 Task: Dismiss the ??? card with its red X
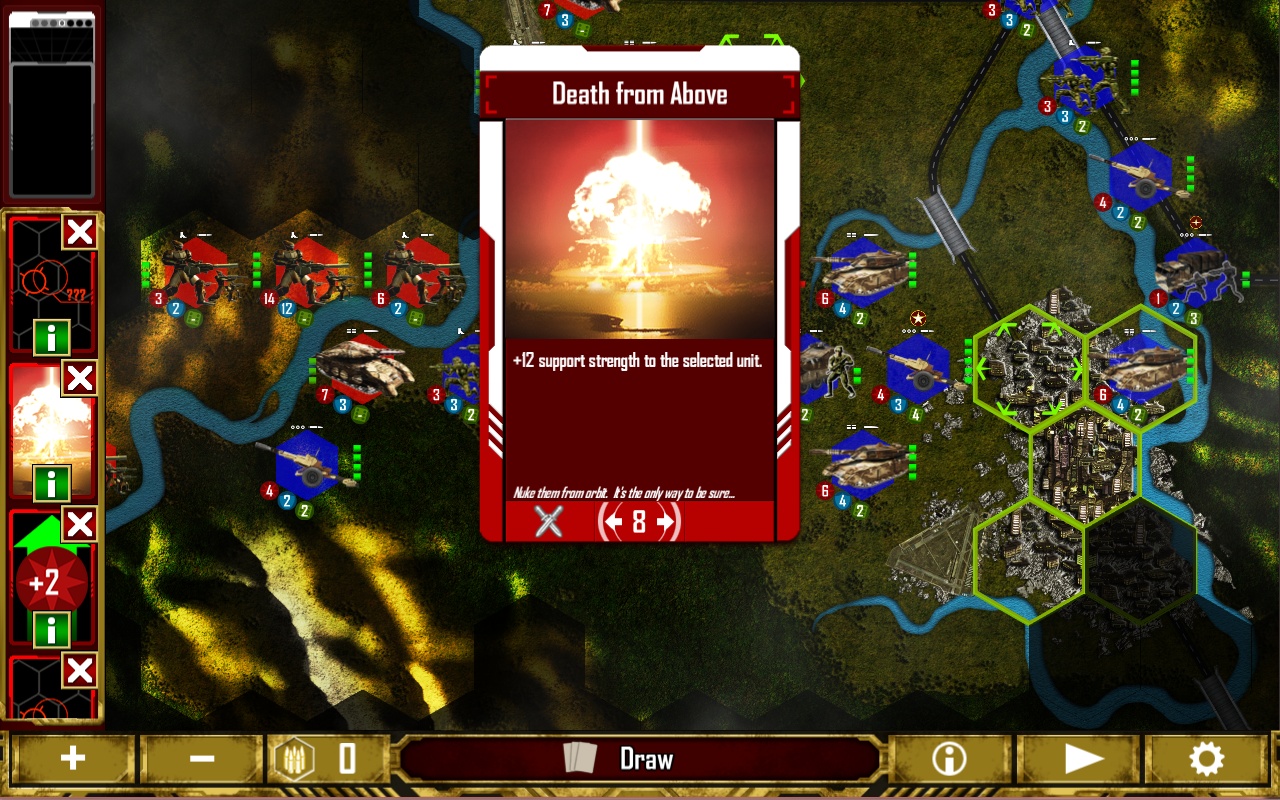(x=79, y=233)
